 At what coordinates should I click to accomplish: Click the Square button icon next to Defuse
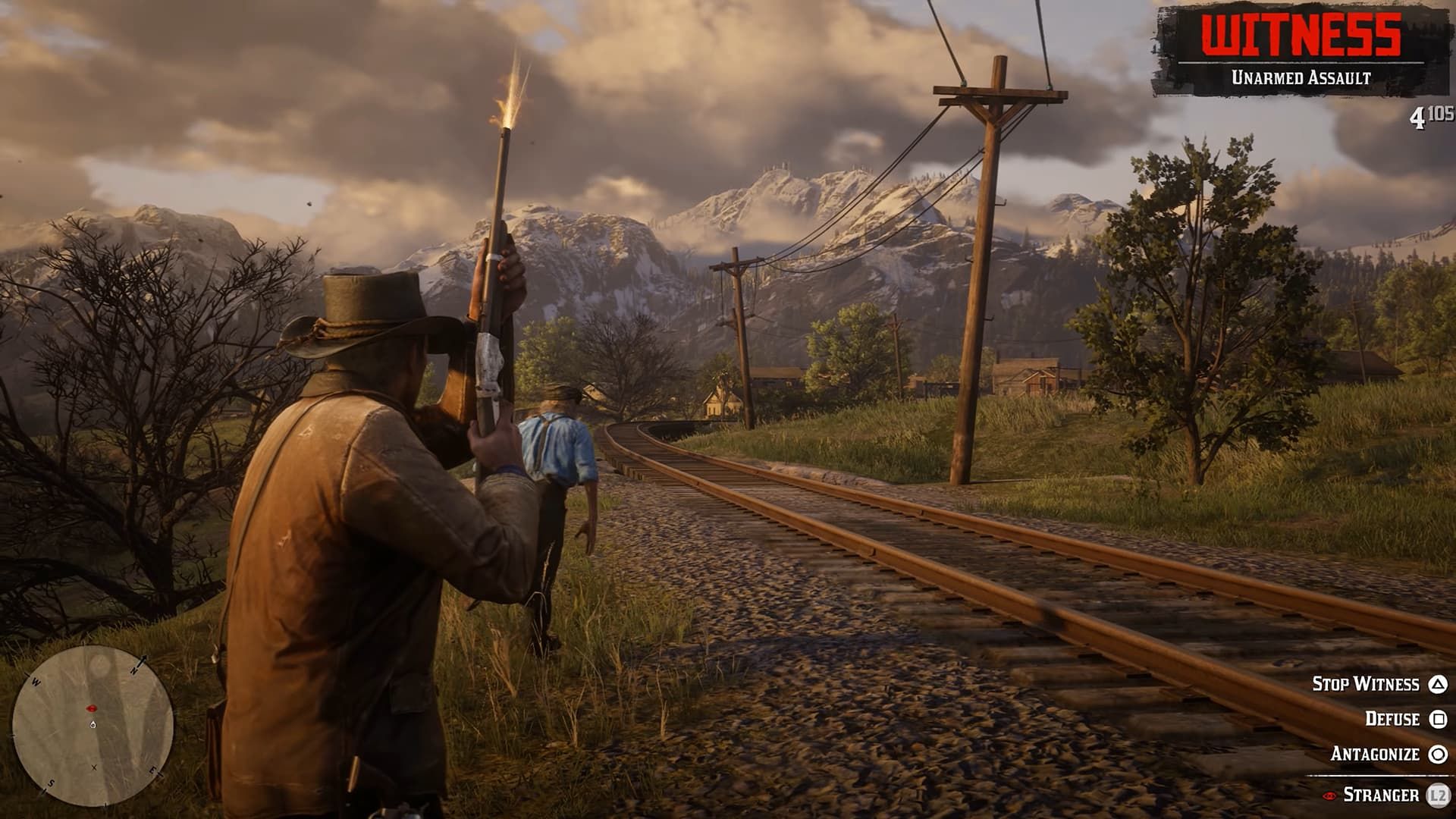(x=1438, y=719)
